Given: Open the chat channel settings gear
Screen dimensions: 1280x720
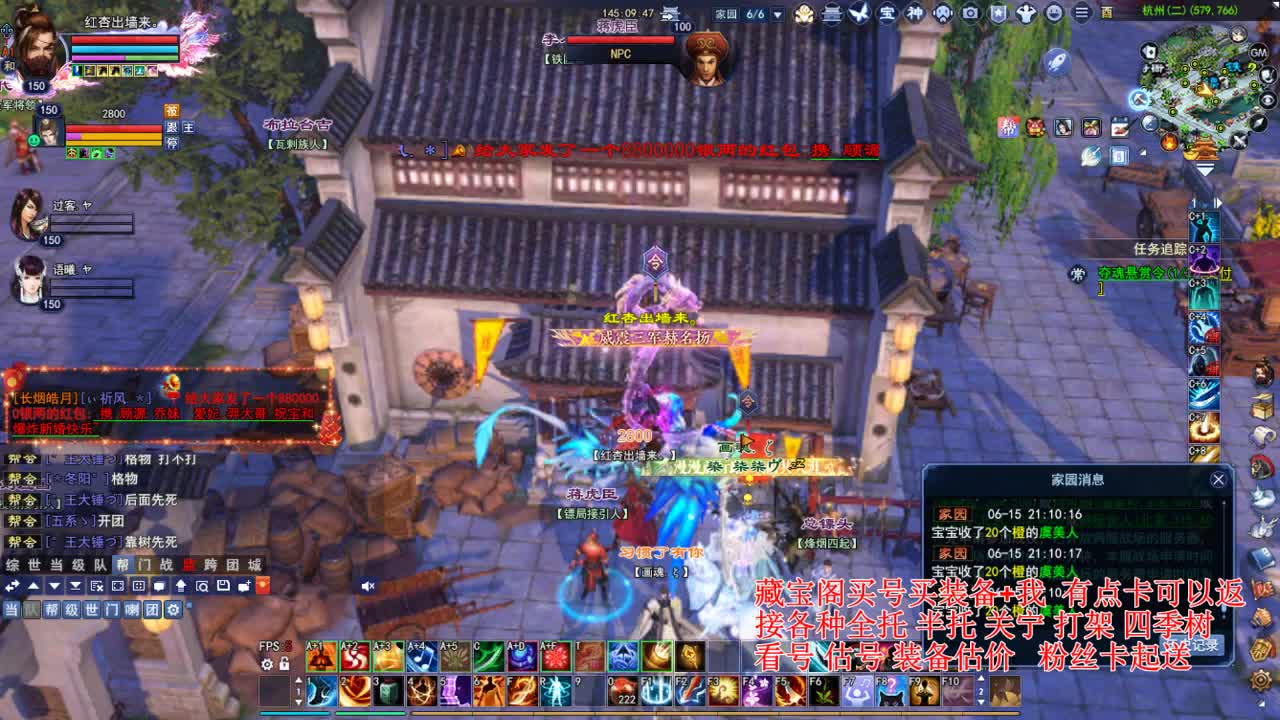Looking at the screenshot, I should coord(172,610).
